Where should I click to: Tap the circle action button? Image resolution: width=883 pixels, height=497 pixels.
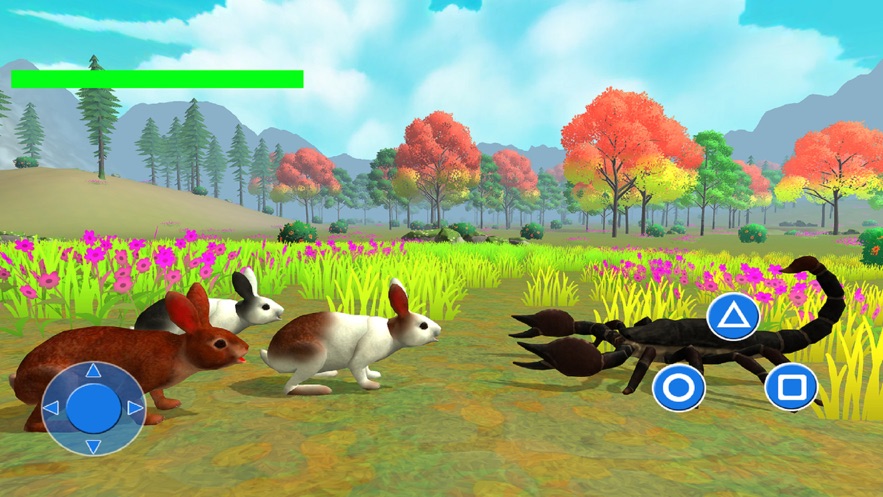[679, 387]
